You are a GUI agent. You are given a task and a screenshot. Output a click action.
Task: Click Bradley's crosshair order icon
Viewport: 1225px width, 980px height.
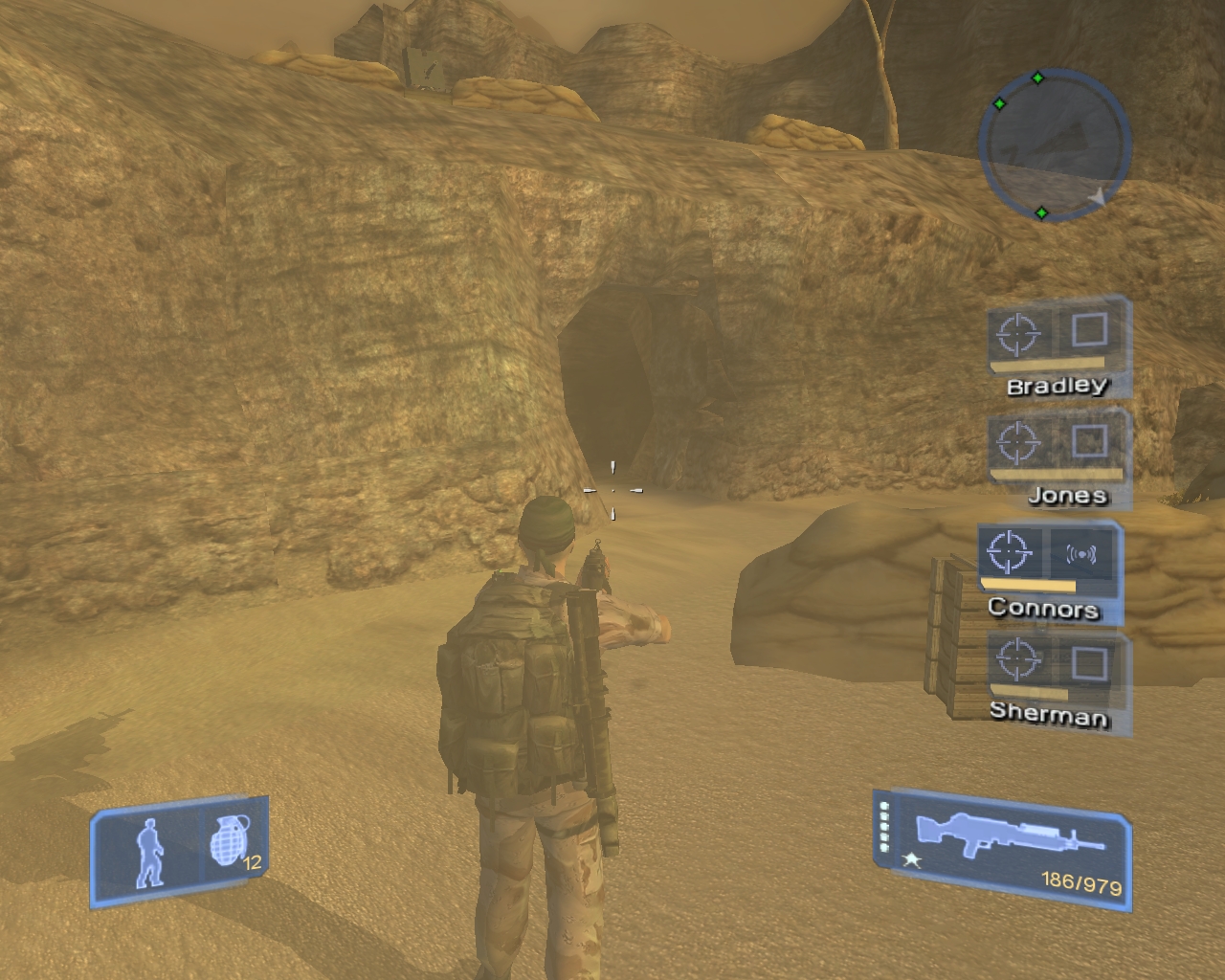click(1018, 333)
